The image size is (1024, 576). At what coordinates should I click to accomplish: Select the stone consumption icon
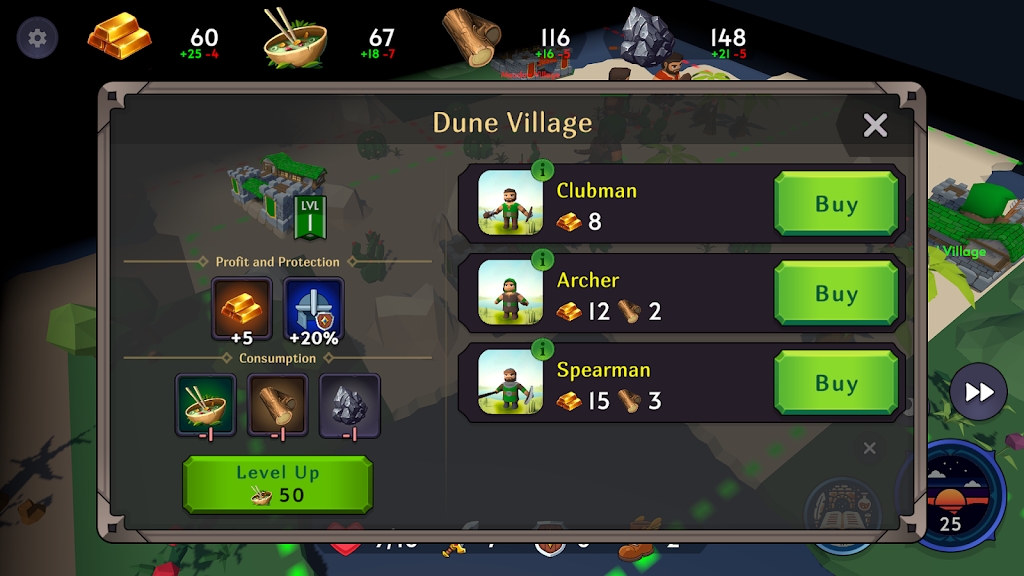pos(350,404)
